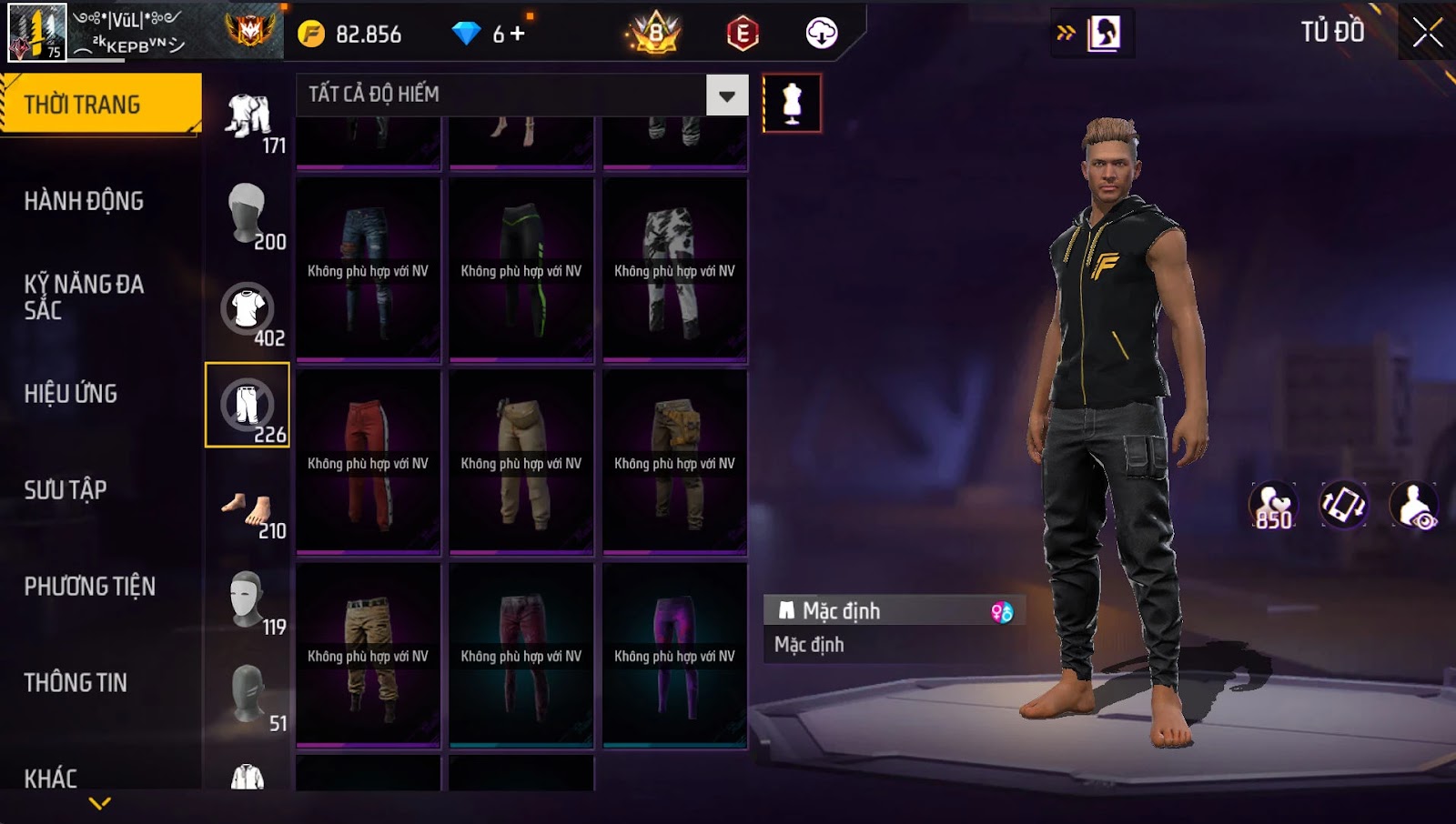
Task: Expand the Tất Cả Độ Hiếm rarity dropdown
Action: [x=726, y=95]
